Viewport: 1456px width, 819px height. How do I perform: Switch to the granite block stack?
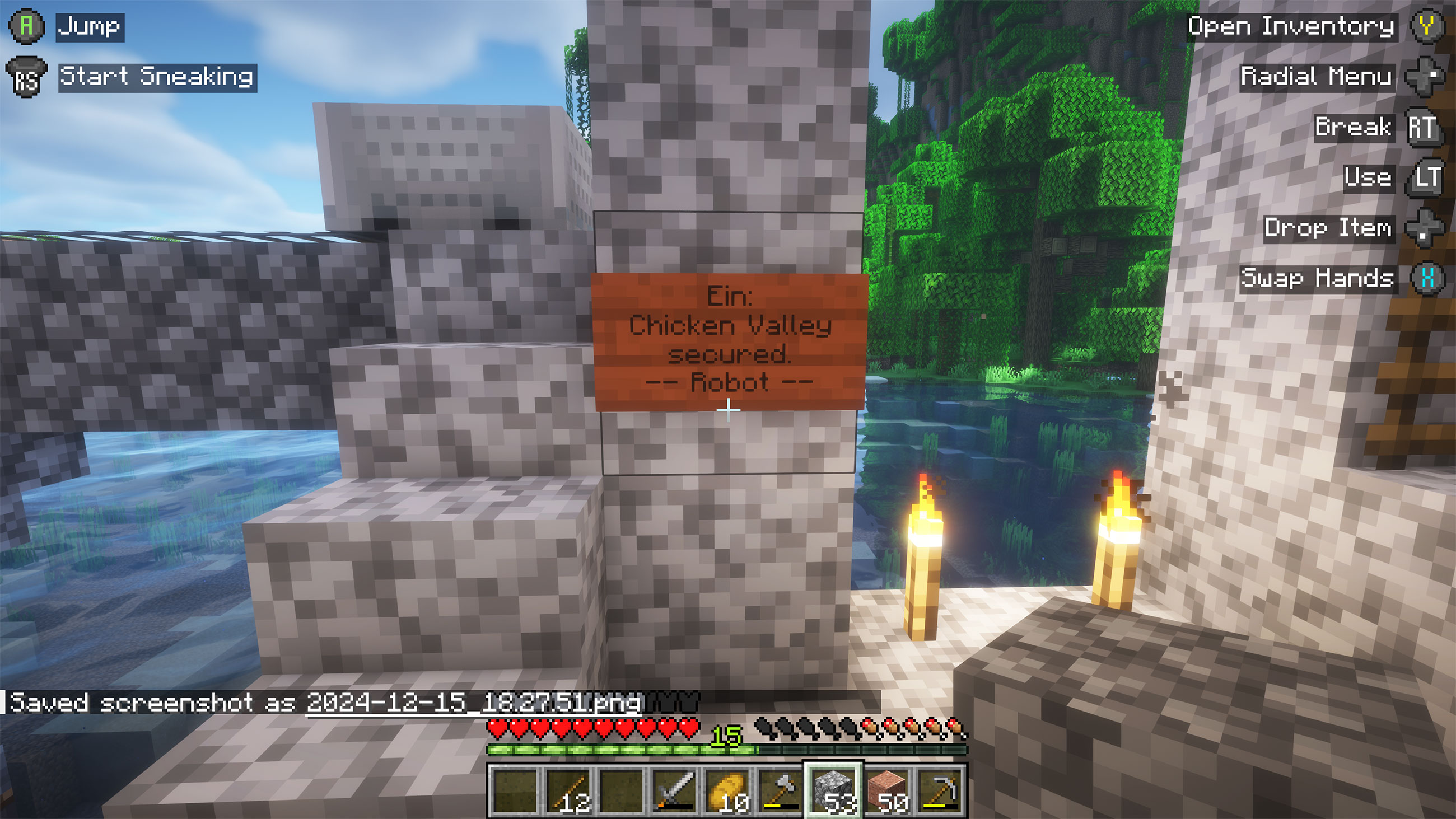tap(886, 790)
